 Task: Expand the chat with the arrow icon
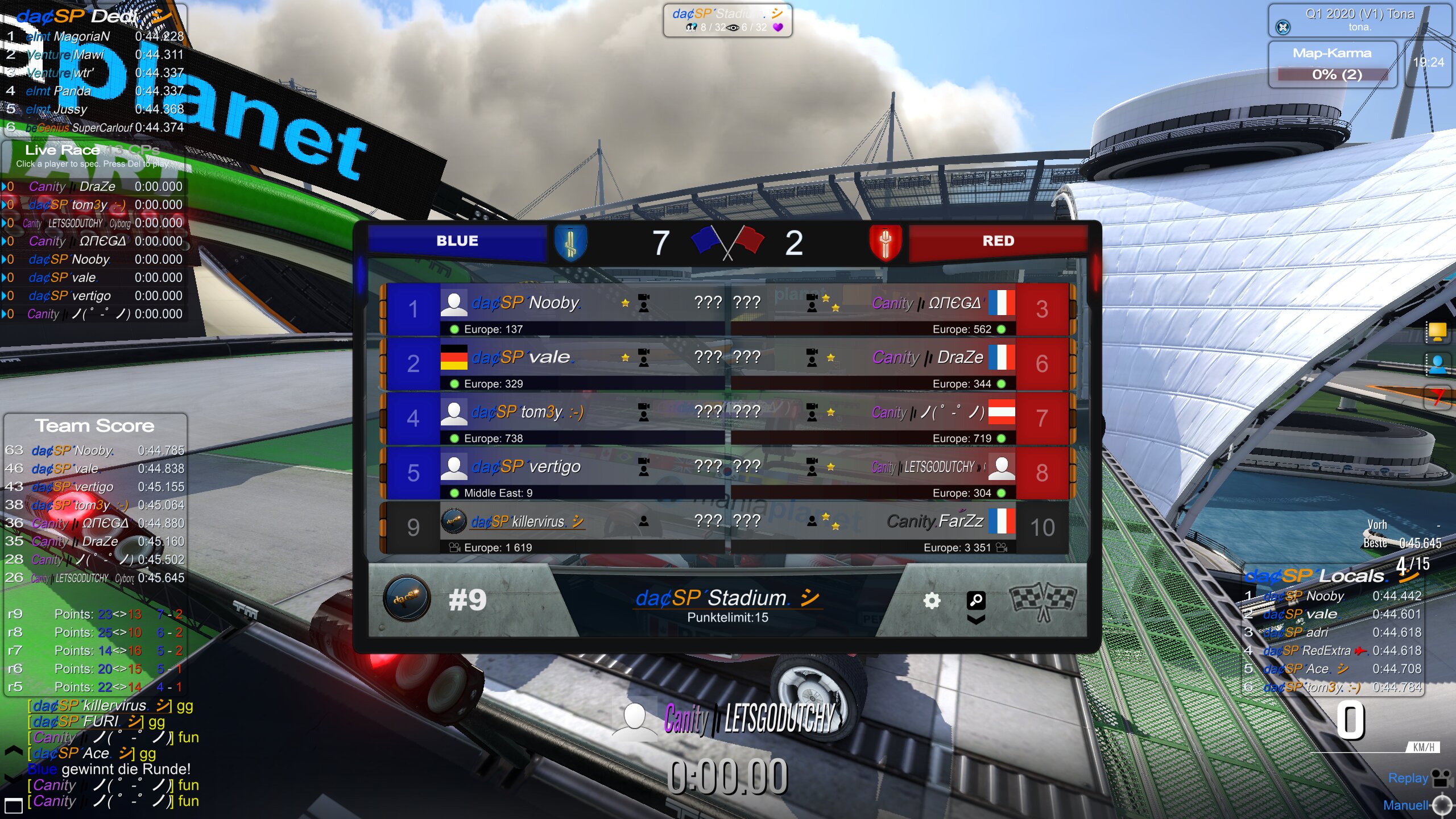click(13, 752)
